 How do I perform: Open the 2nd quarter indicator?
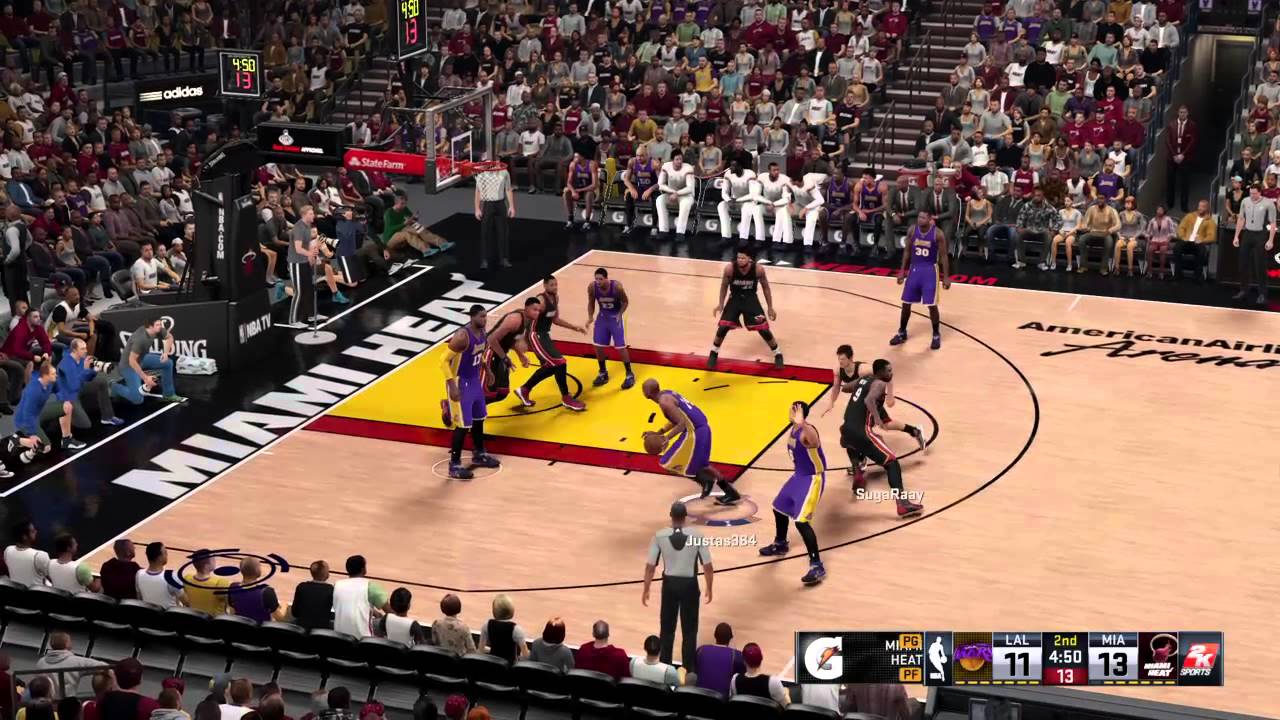[x=1064, y=641]
